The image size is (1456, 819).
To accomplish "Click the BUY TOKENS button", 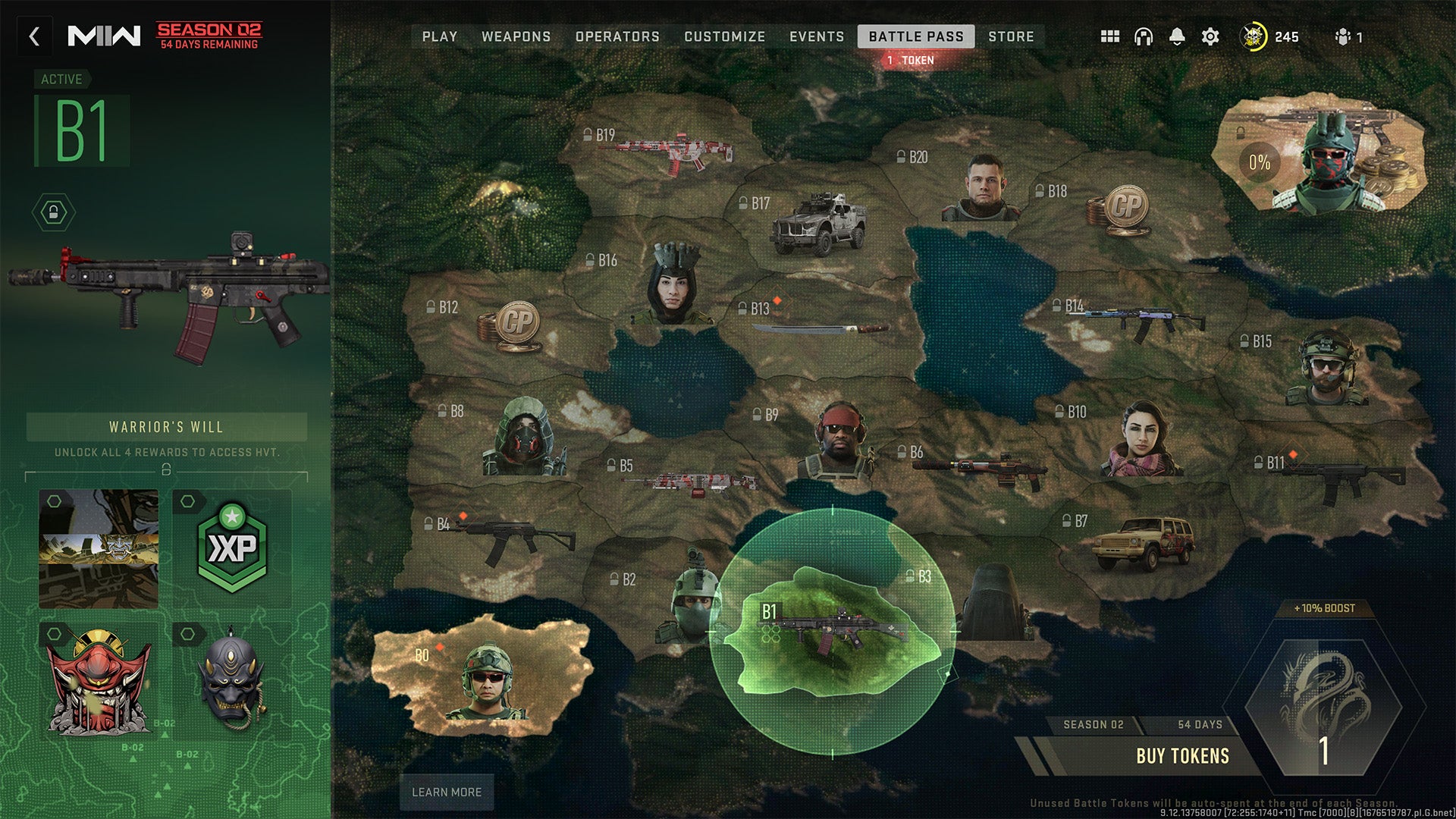I will pyautogui.click(x=1184, y=755).
